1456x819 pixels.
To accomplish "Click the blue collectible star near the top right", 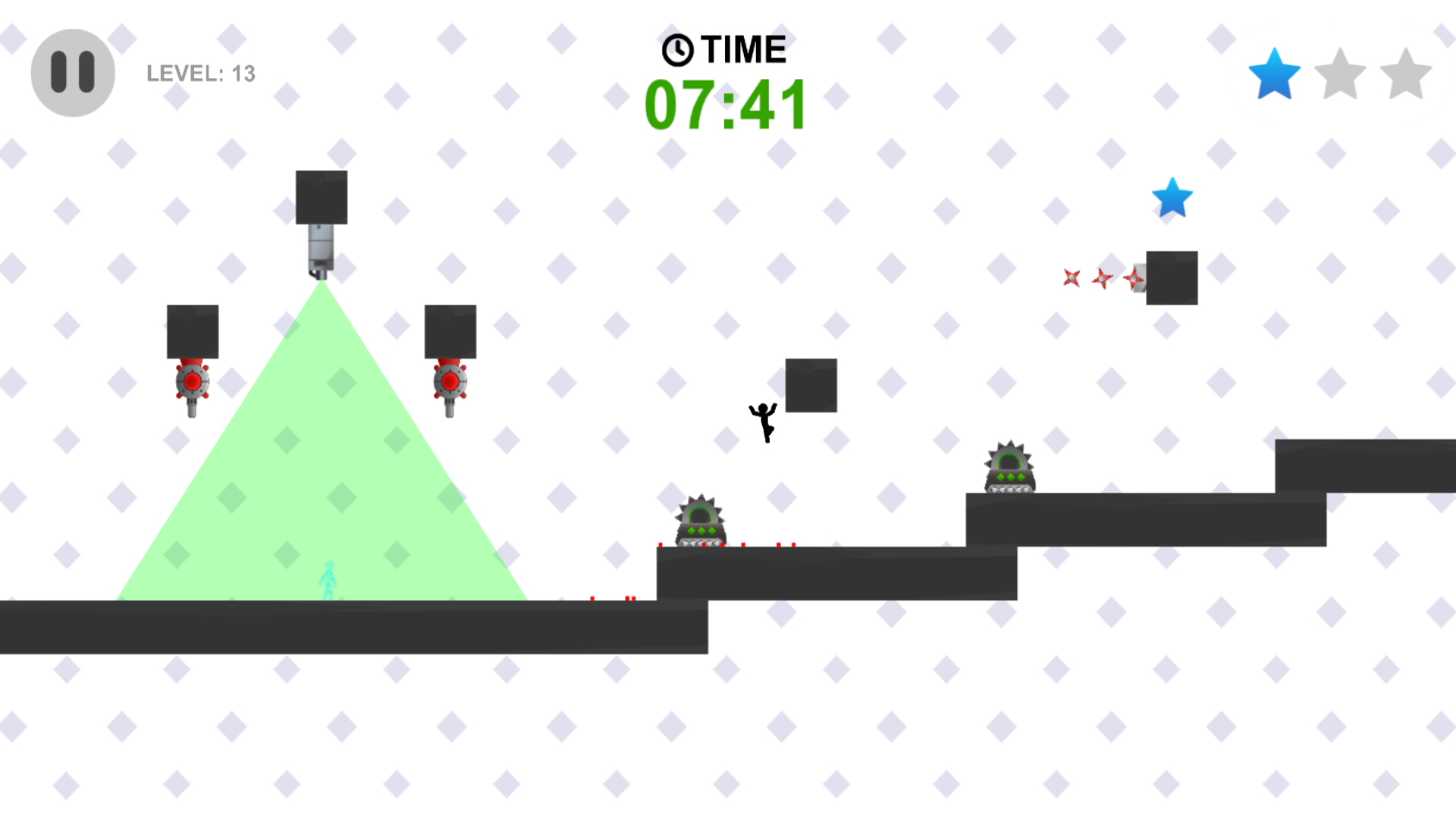I will [x=1172, y=199].
